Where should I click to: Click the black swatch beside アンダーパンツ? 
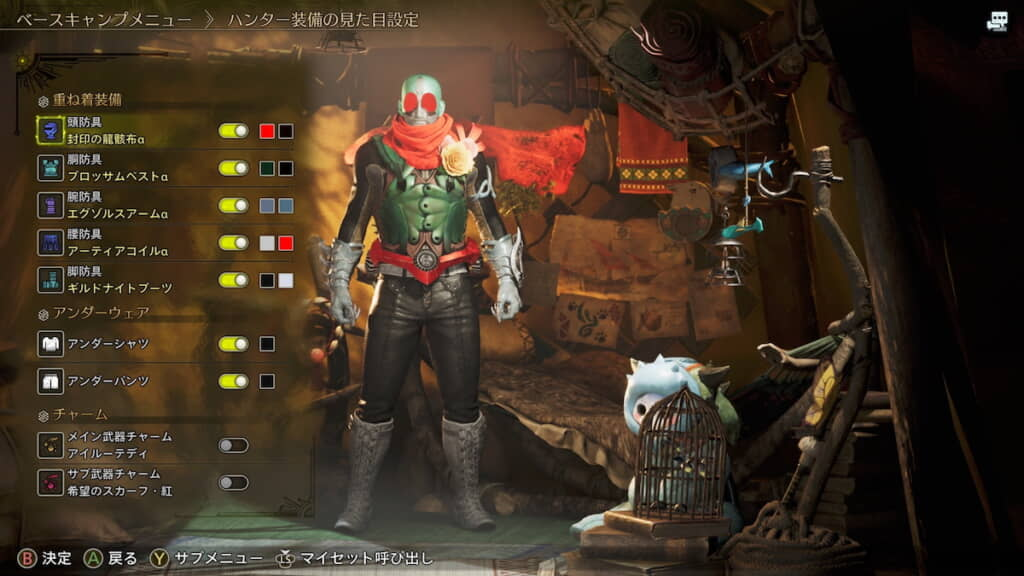click(267, 381)
